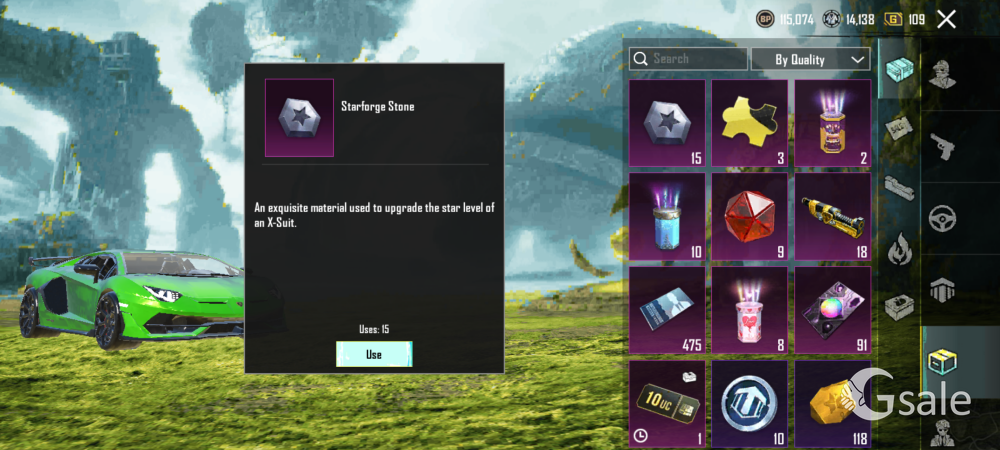The height and width of the screenshot is (450, 1000).
Task: Select the 10 UC voucher item
Action: tap(667, 402)
